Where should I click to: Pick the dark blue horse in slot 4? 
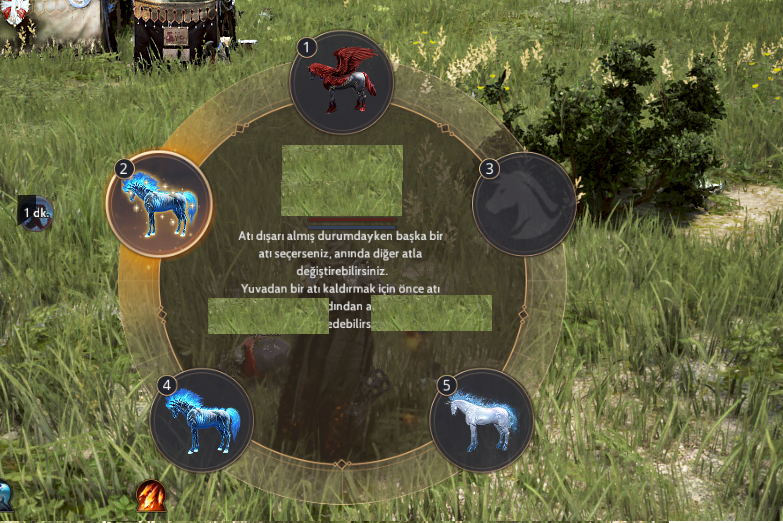pyautogui.click(x=201, y=420)
